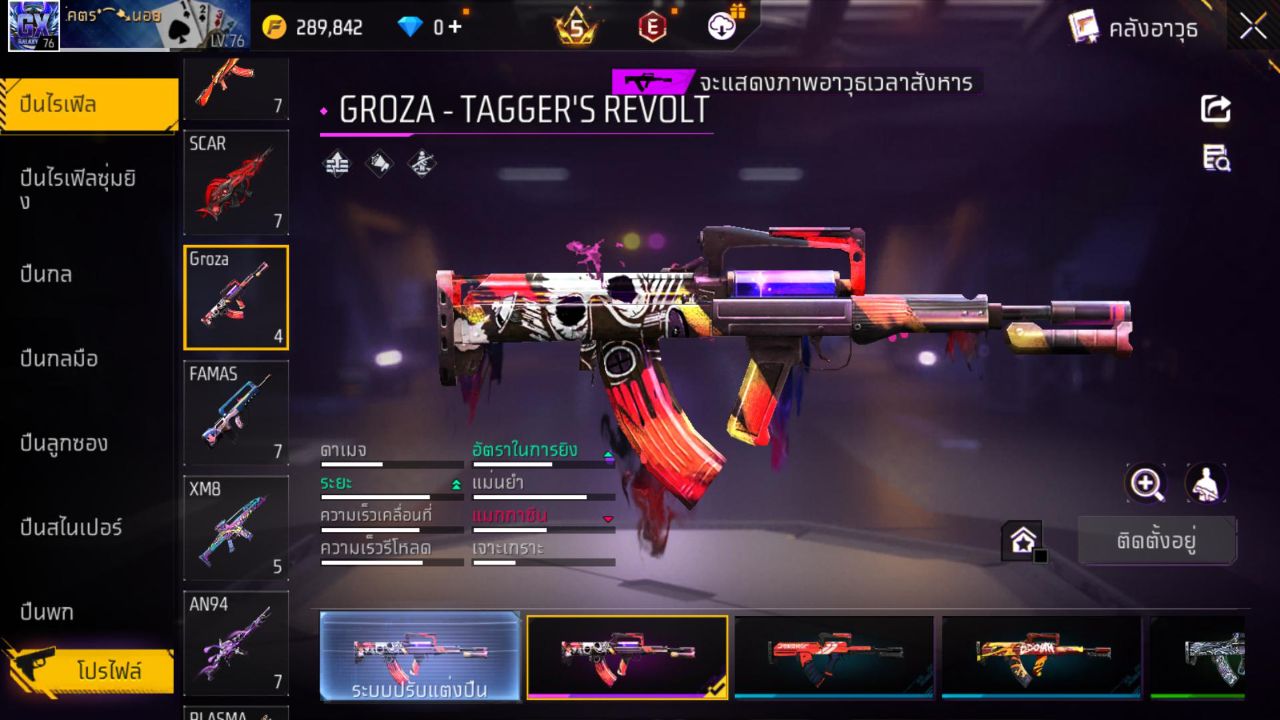Open the weapon preview magnifier icon
This screenshot has width=1280, height=720.
1146,484
